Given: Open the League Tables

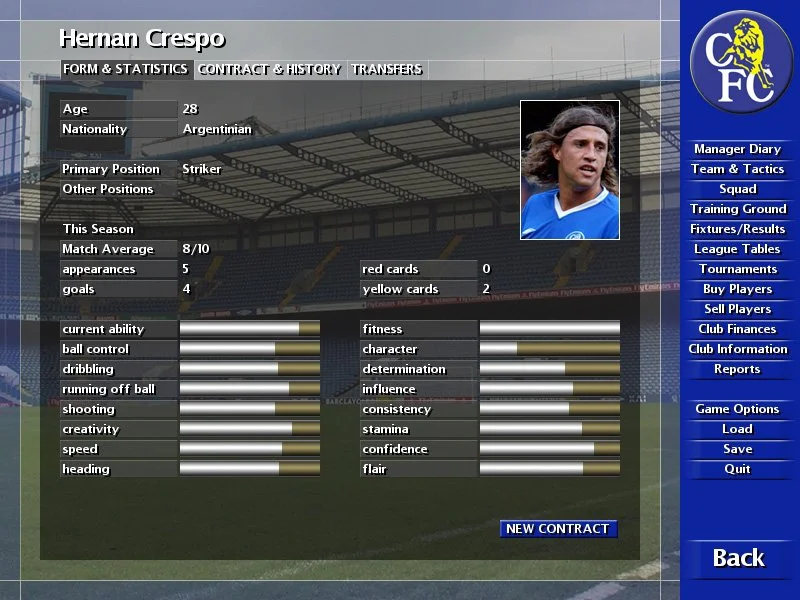Looking at the screenshot, I should tap(738, 249).
